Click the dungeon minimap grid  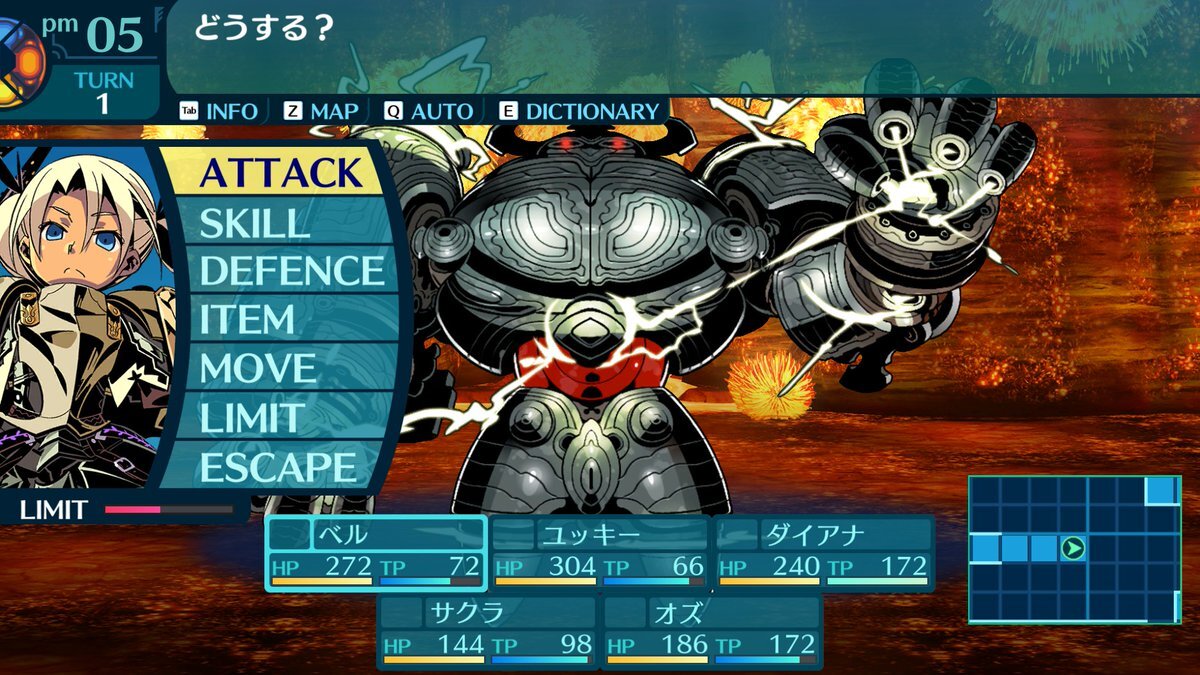[1074, 549]
